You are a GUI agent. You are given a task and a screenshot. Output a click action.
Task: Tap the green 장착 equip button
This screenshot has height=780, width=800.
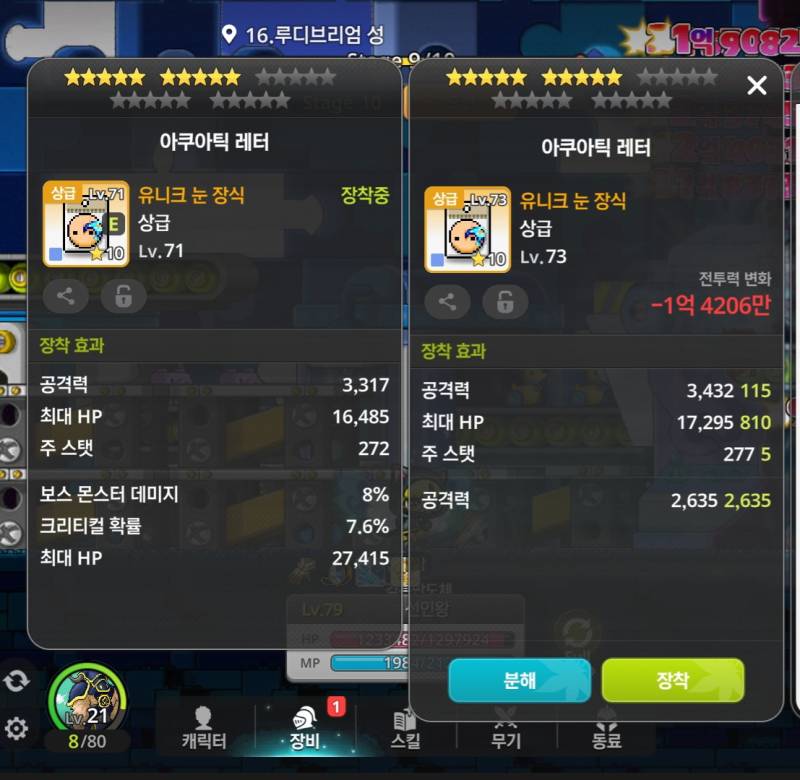tap(673, 680)
